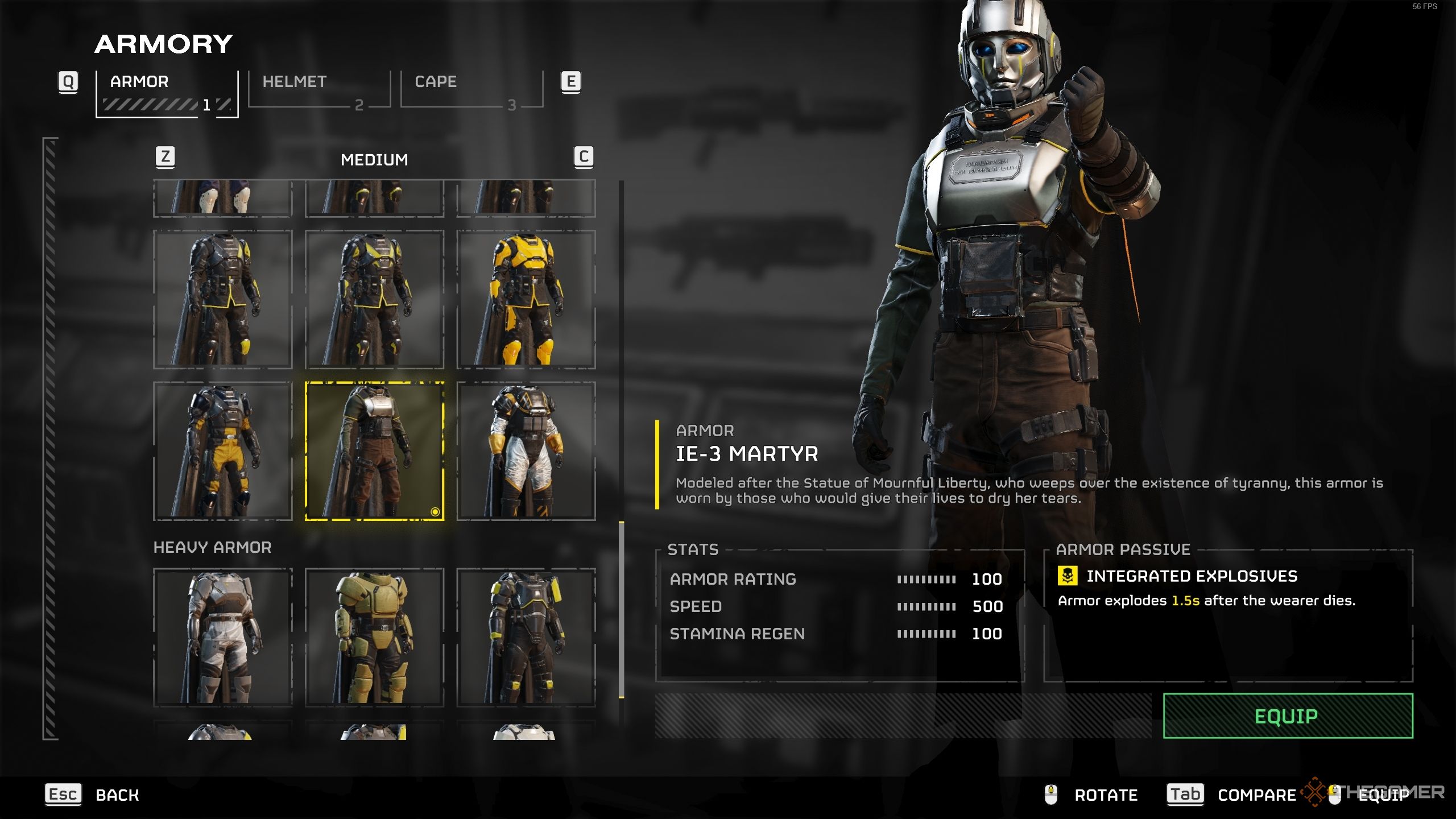1456x819 pixels.
Task: Click the armor list scrollbar
Action: (621, 609)
